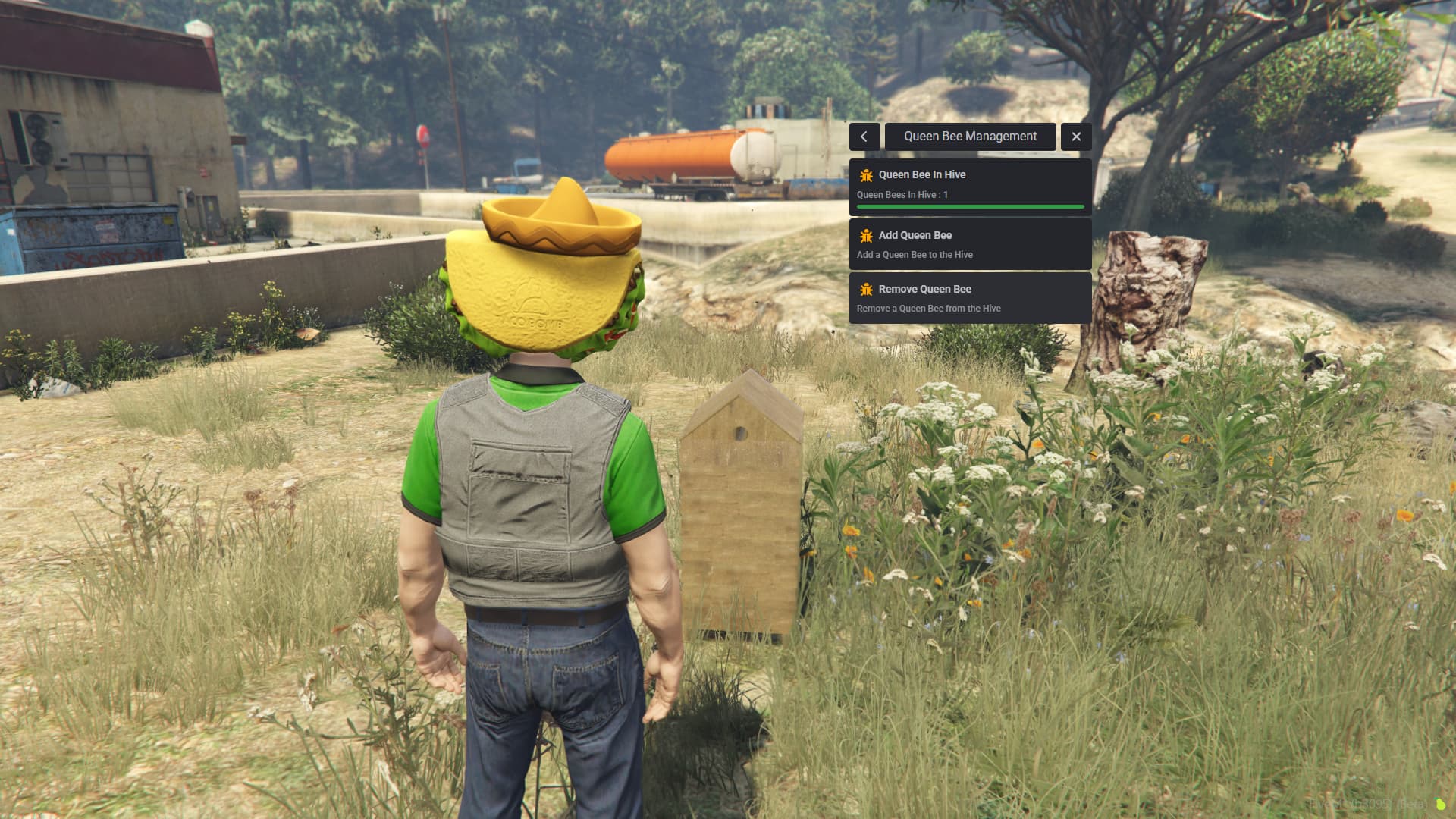Go back using the arrow button
Image resolution: width=1456 pixels, height=819 pixels.
pyautogui.click(x=864, y=136)
